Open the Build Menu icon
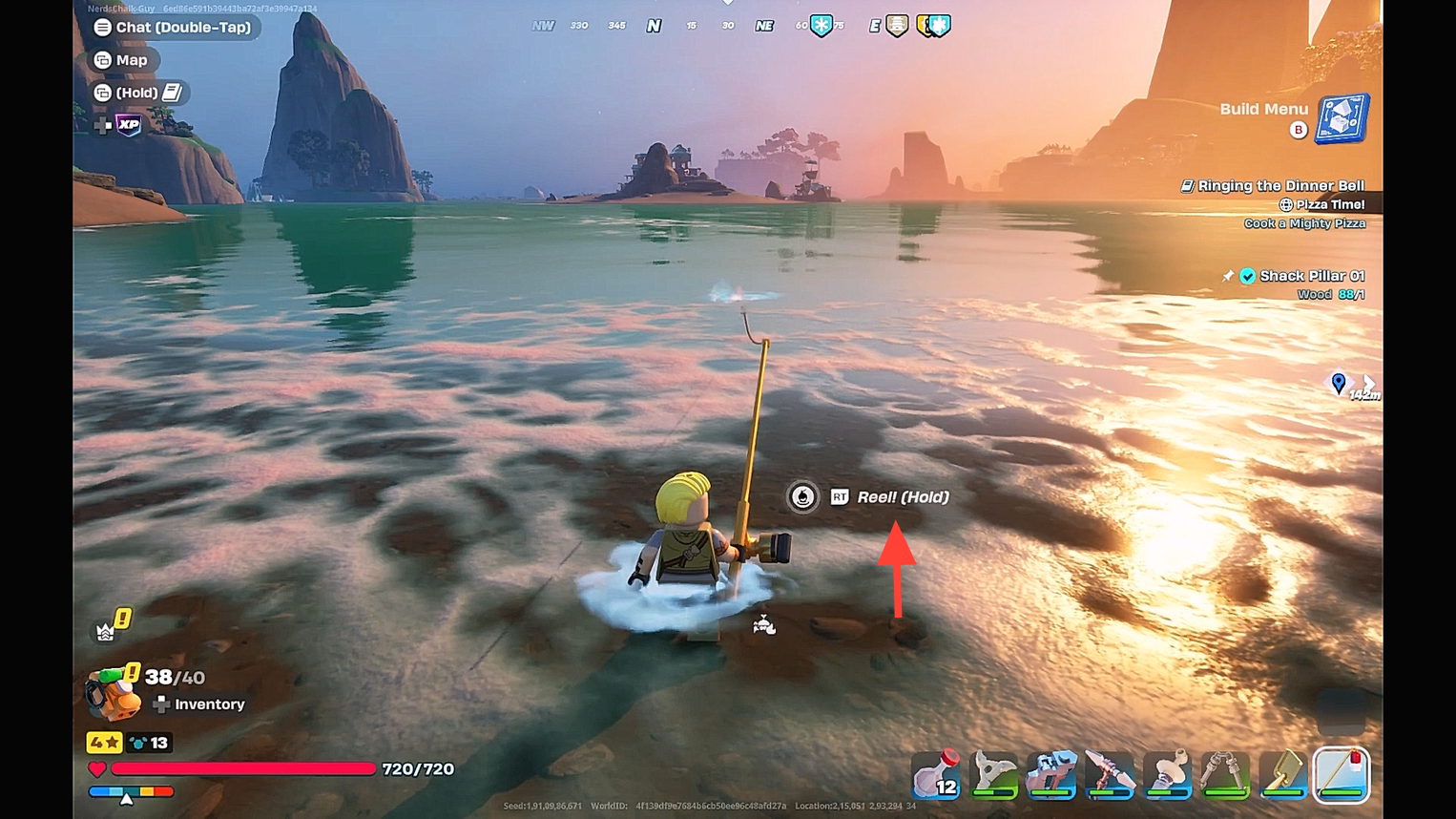This screenshot has width=1456, height=819. click(1342, 119)
